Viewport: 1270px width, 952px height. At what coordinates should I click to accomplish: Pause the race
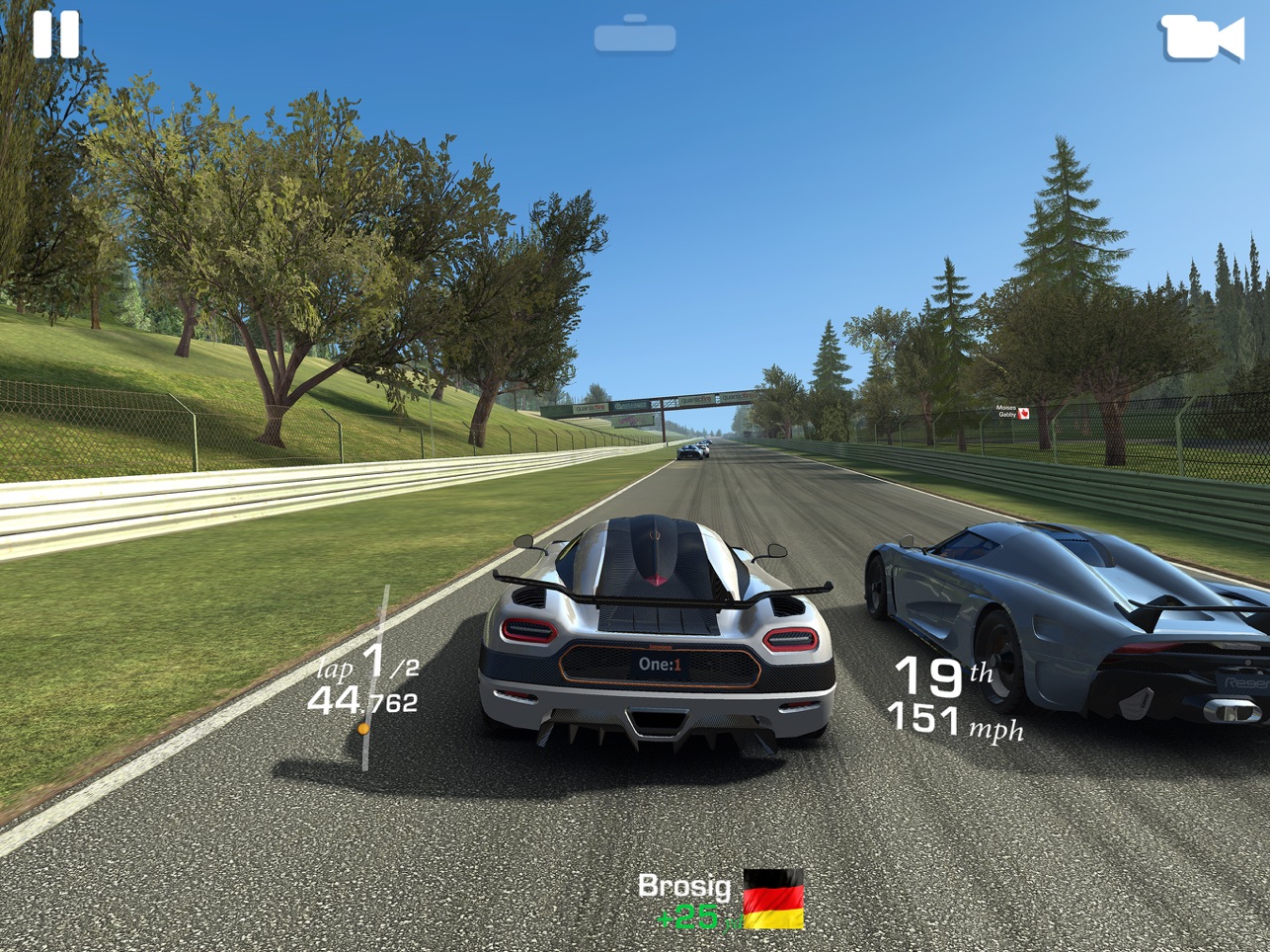pyautogui.click(x=55, y=35)
